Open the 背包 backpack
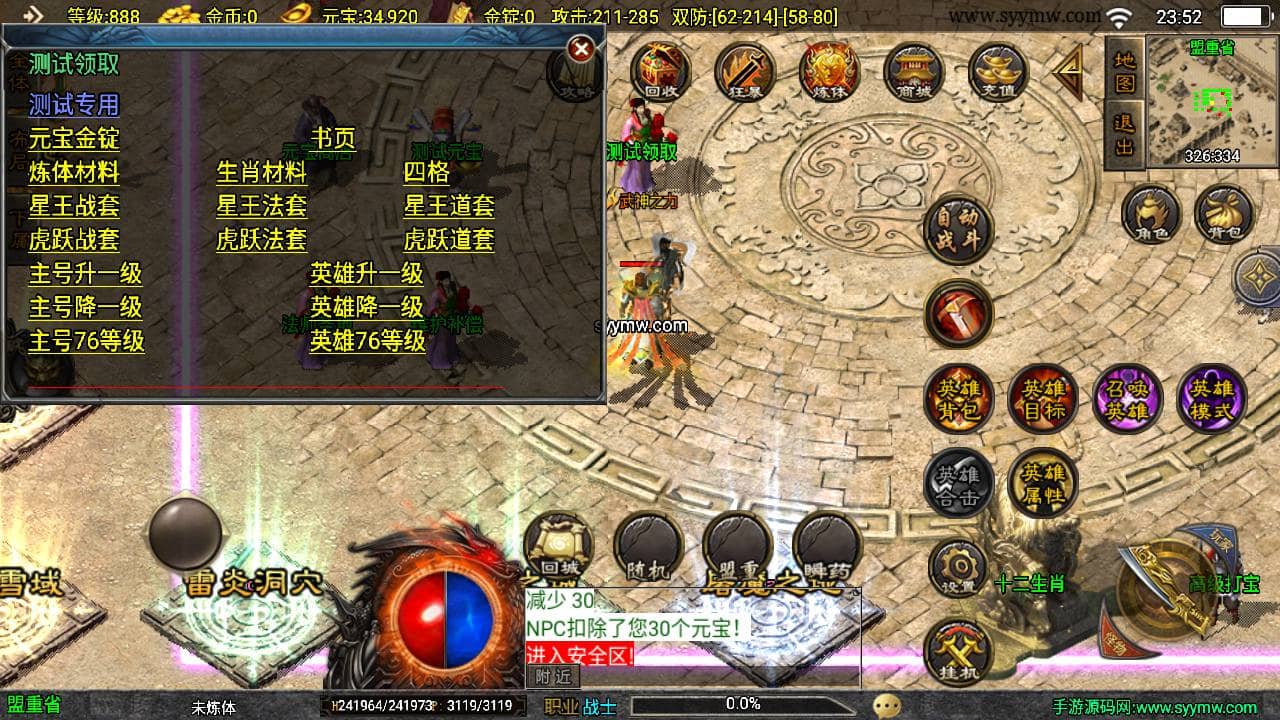The width and height of the screenshot is (1280, 720). tap(1224, 213)
